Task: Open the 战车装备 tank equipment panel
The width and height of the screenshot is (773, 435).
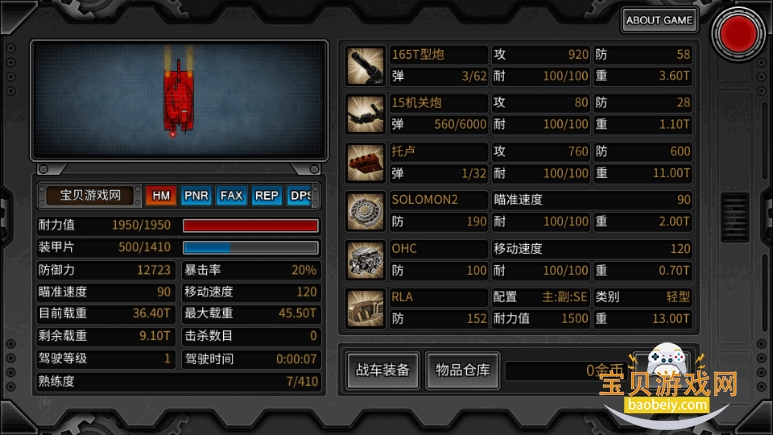Action: click(383, 370)
